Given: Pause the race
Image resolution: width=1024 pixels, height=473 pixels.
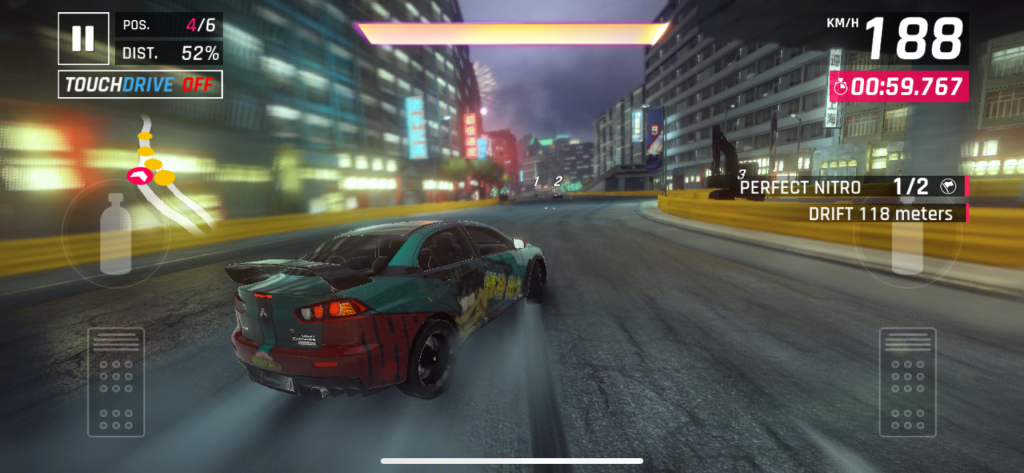Looking at the screenshot, I should pos(83,38).
